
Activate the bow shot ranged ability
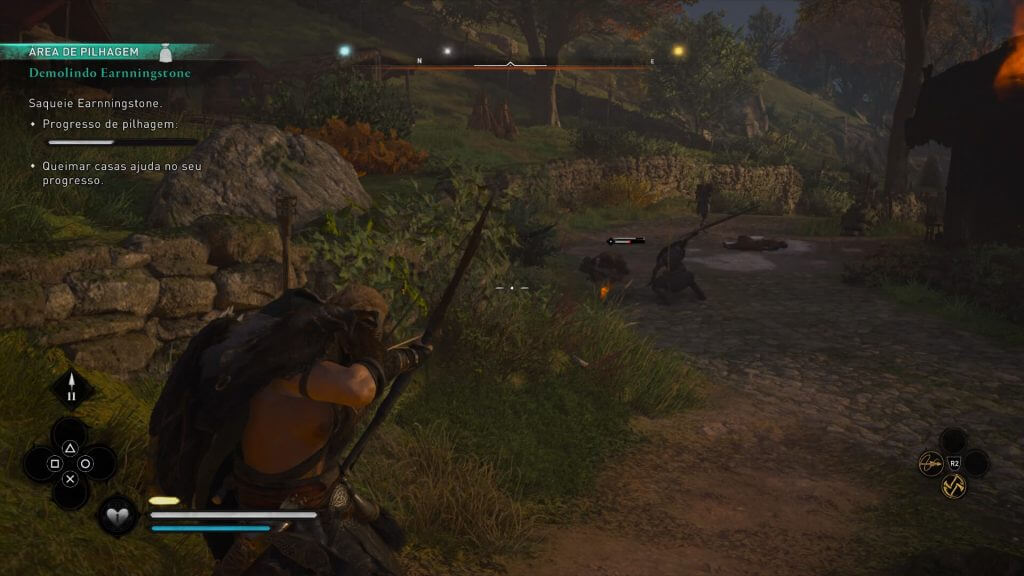[x=933, y=463]
